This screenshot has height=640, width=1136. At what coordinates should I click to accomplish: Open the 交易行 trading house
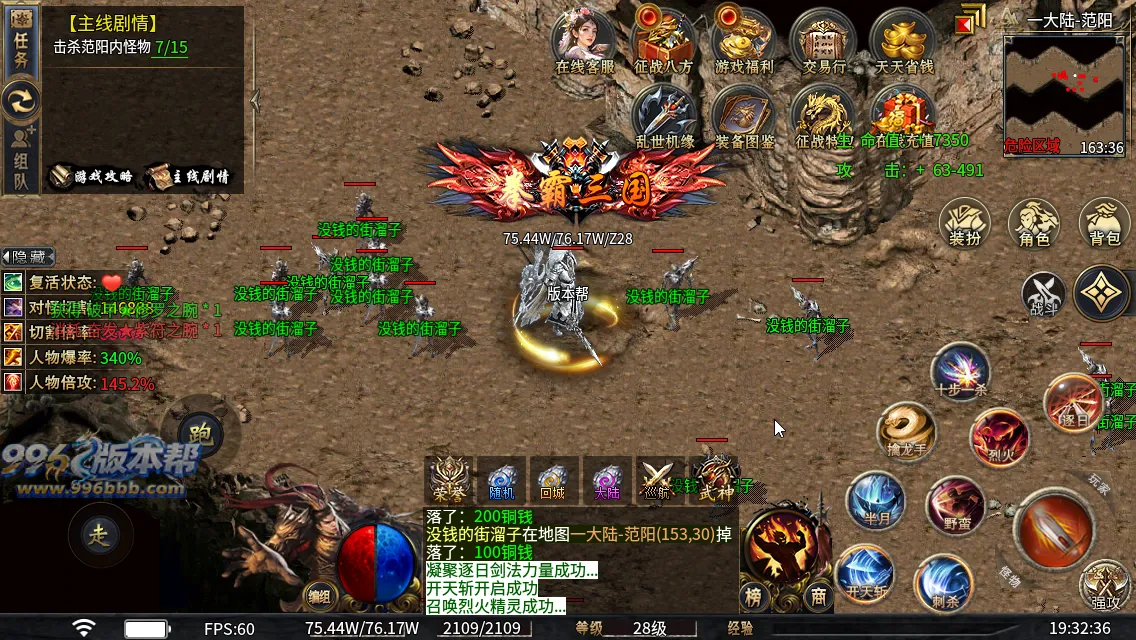(x=824, y=41)
